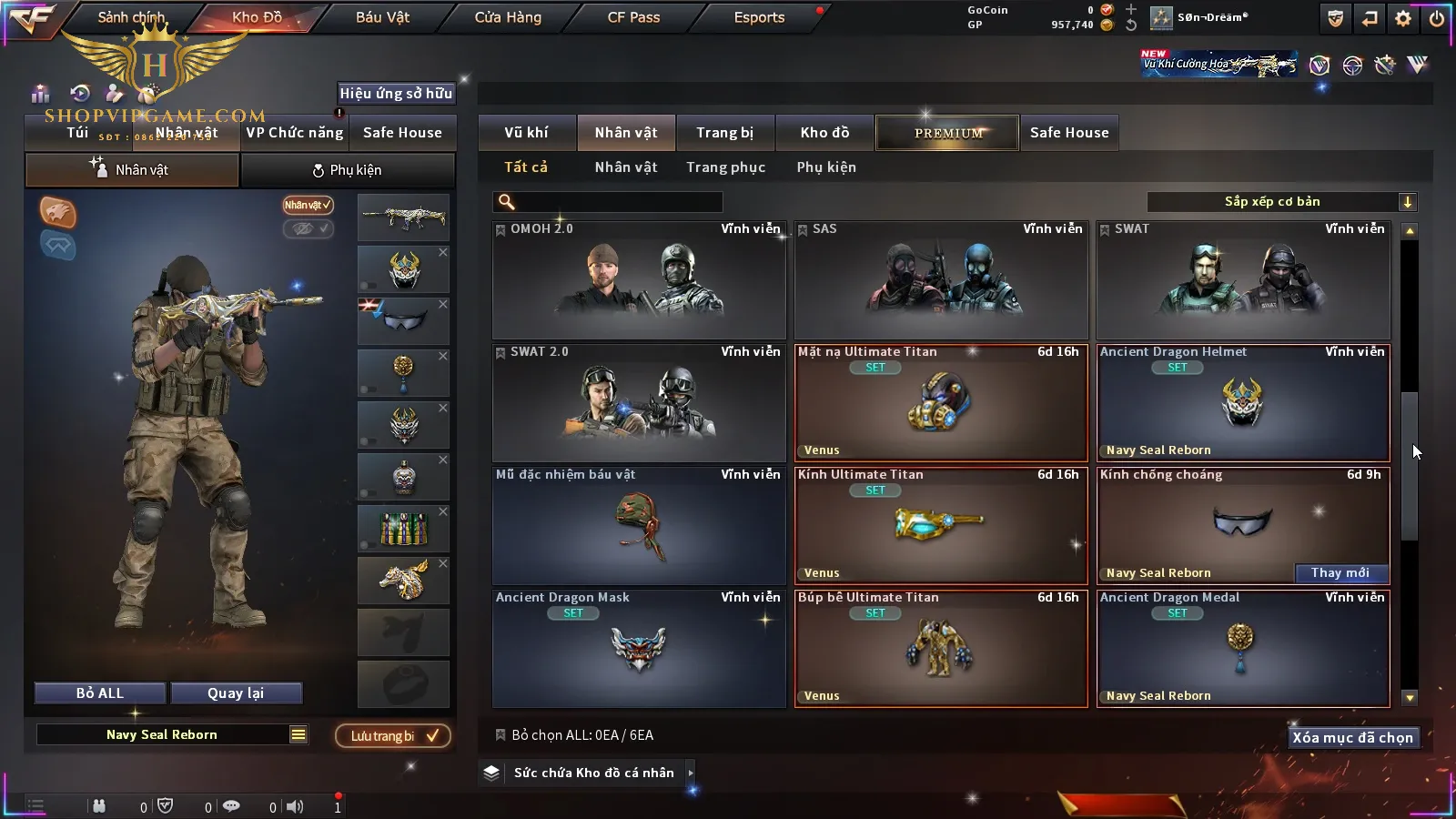Go to Cửa Hàng shop
The width and height of the screenshot is (1456, 819).
[508, 17]
